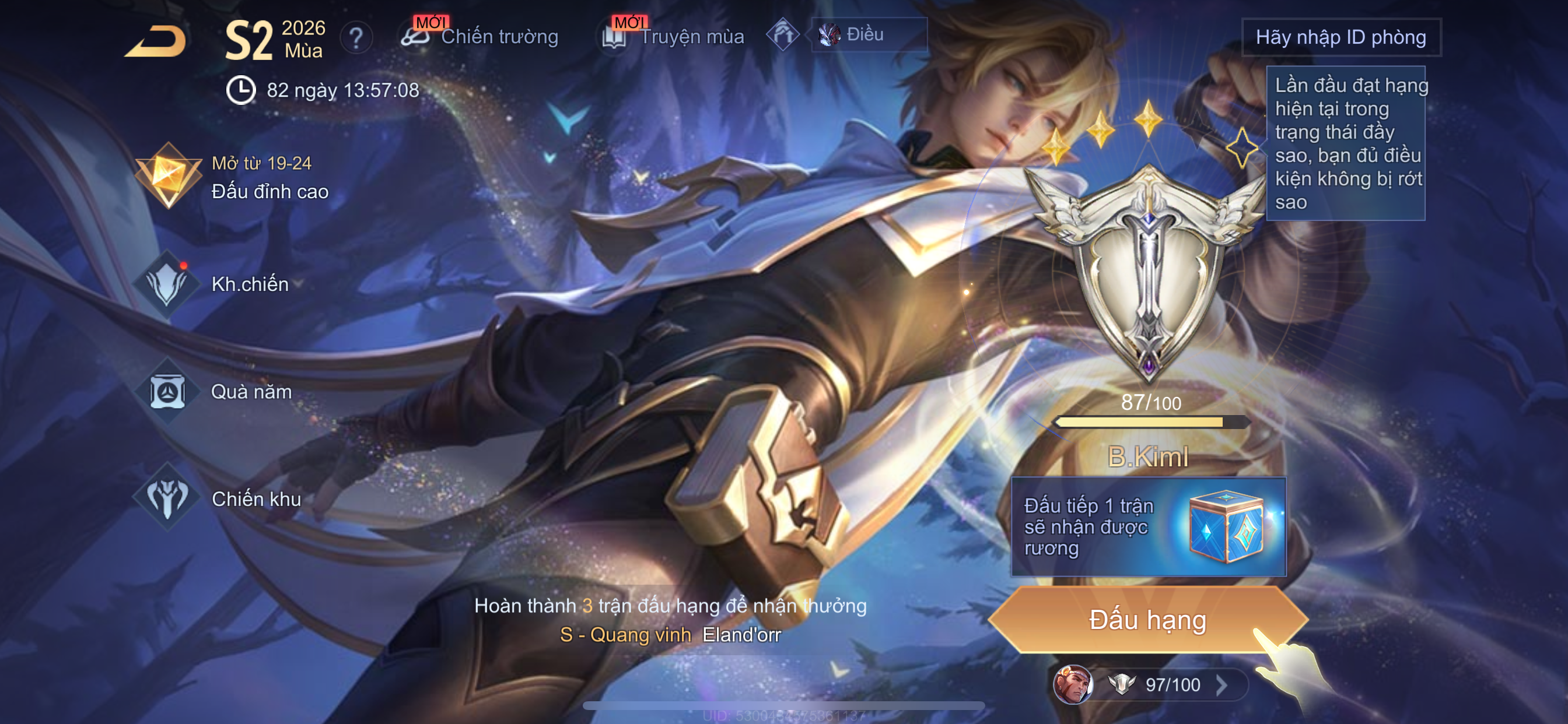The image size is (1568, 724).
Task: Open Truyện mùa season story
Action: point(673,37)
